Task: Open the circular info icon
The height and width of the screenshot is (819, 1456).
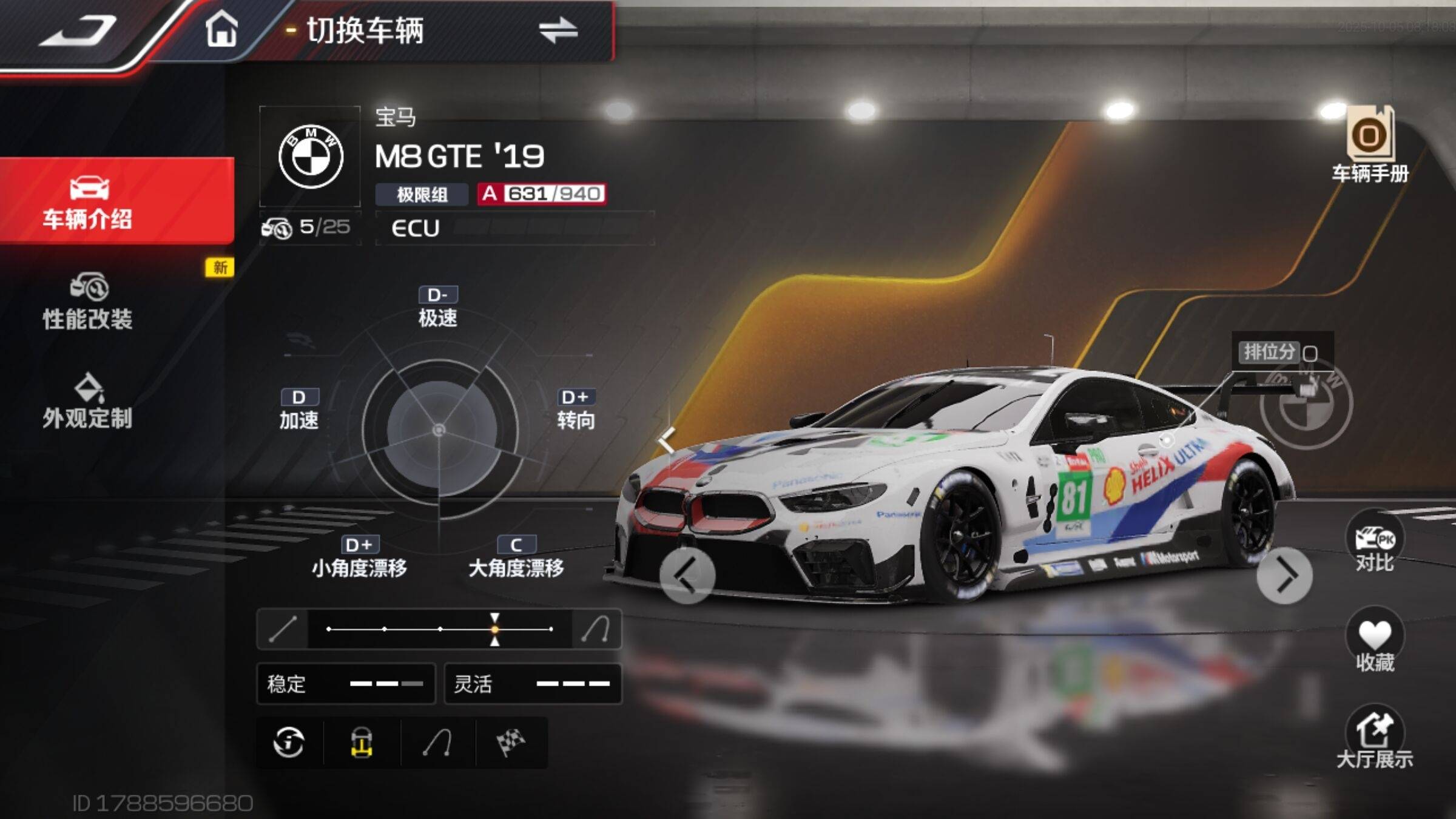Action: (x=289, y=743)
